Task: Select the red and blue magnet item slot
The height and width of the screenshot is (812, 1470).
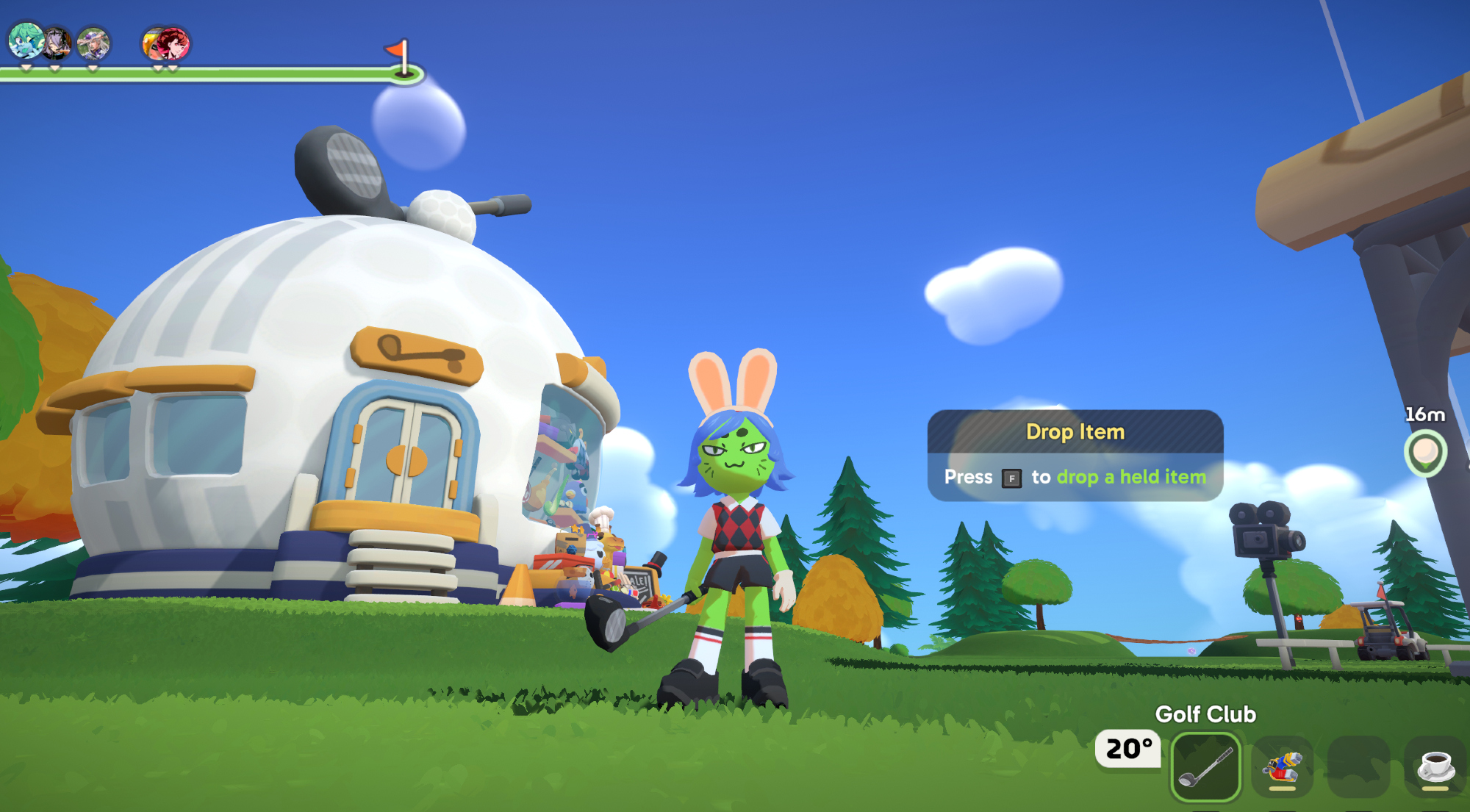Action: point(1282,767)
